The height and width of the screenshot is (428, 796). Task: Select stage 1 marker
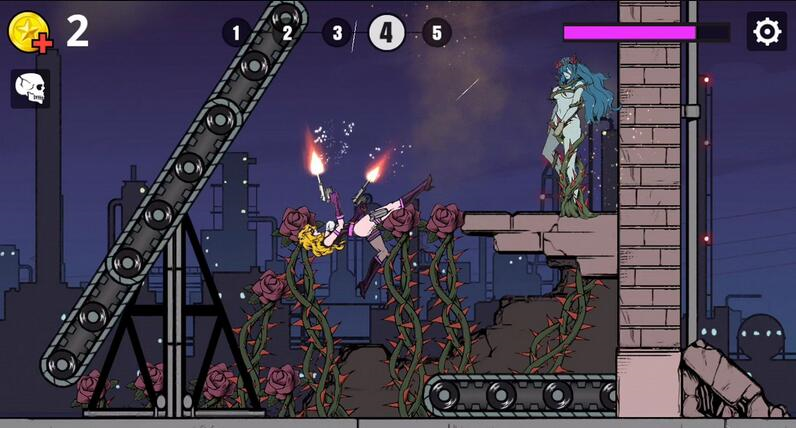[x=236, y=33]
